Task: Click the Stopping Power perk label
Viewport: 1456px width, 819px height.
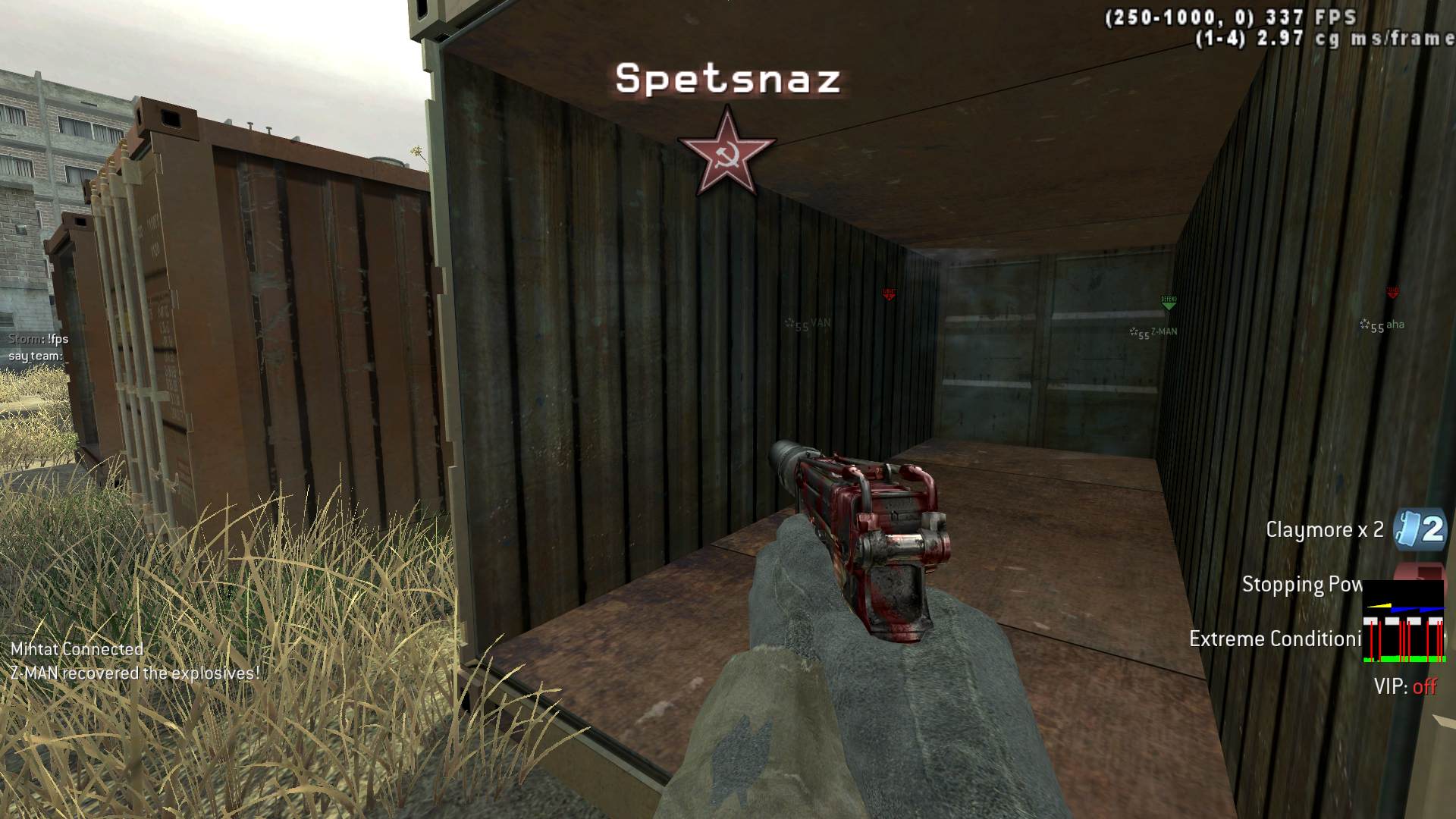Action: pyautogui.click(x=1301, y=585)
